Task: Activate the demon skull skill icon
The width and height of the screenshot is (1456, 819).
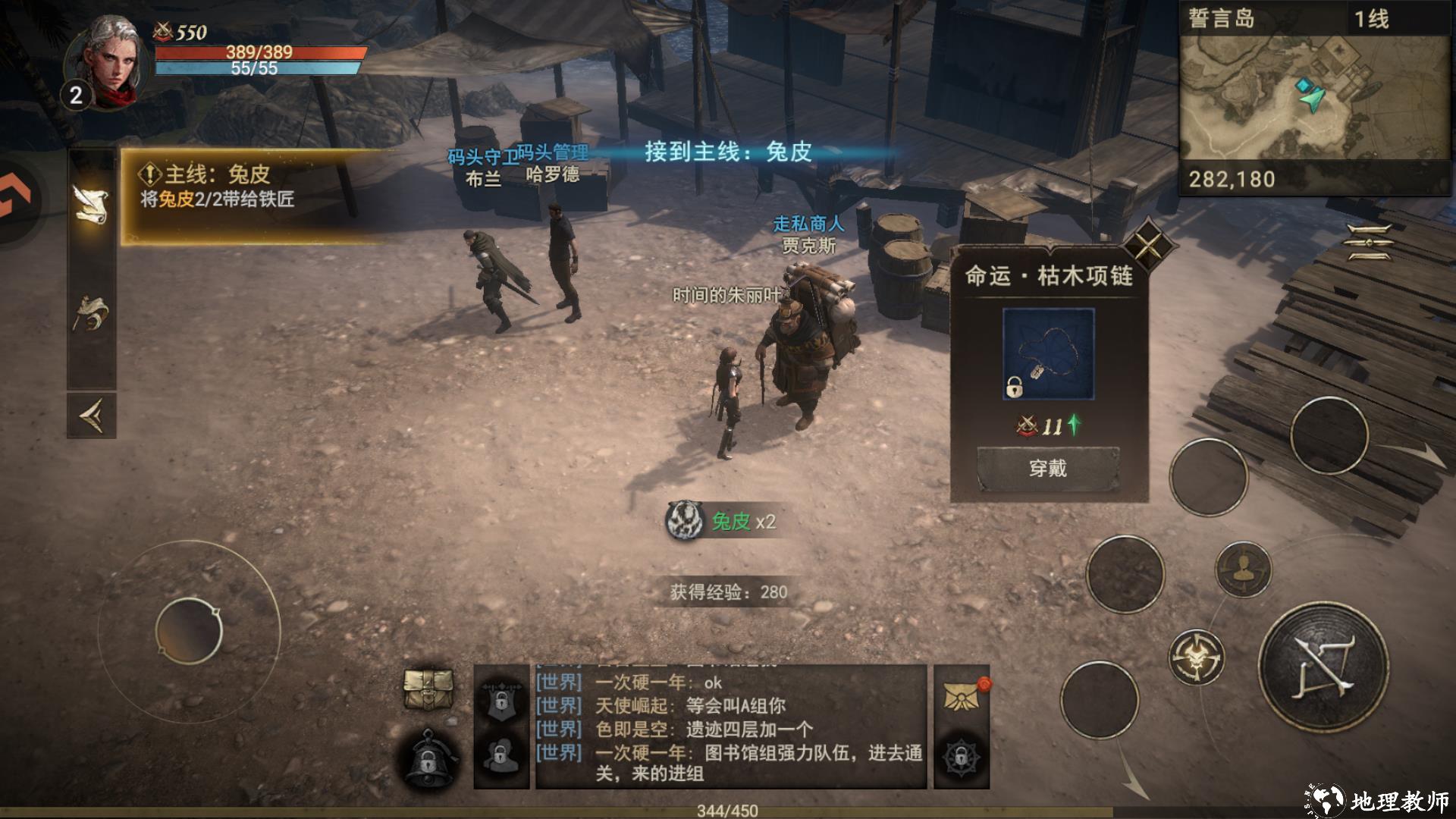Action: click(x=1196, y=657)
